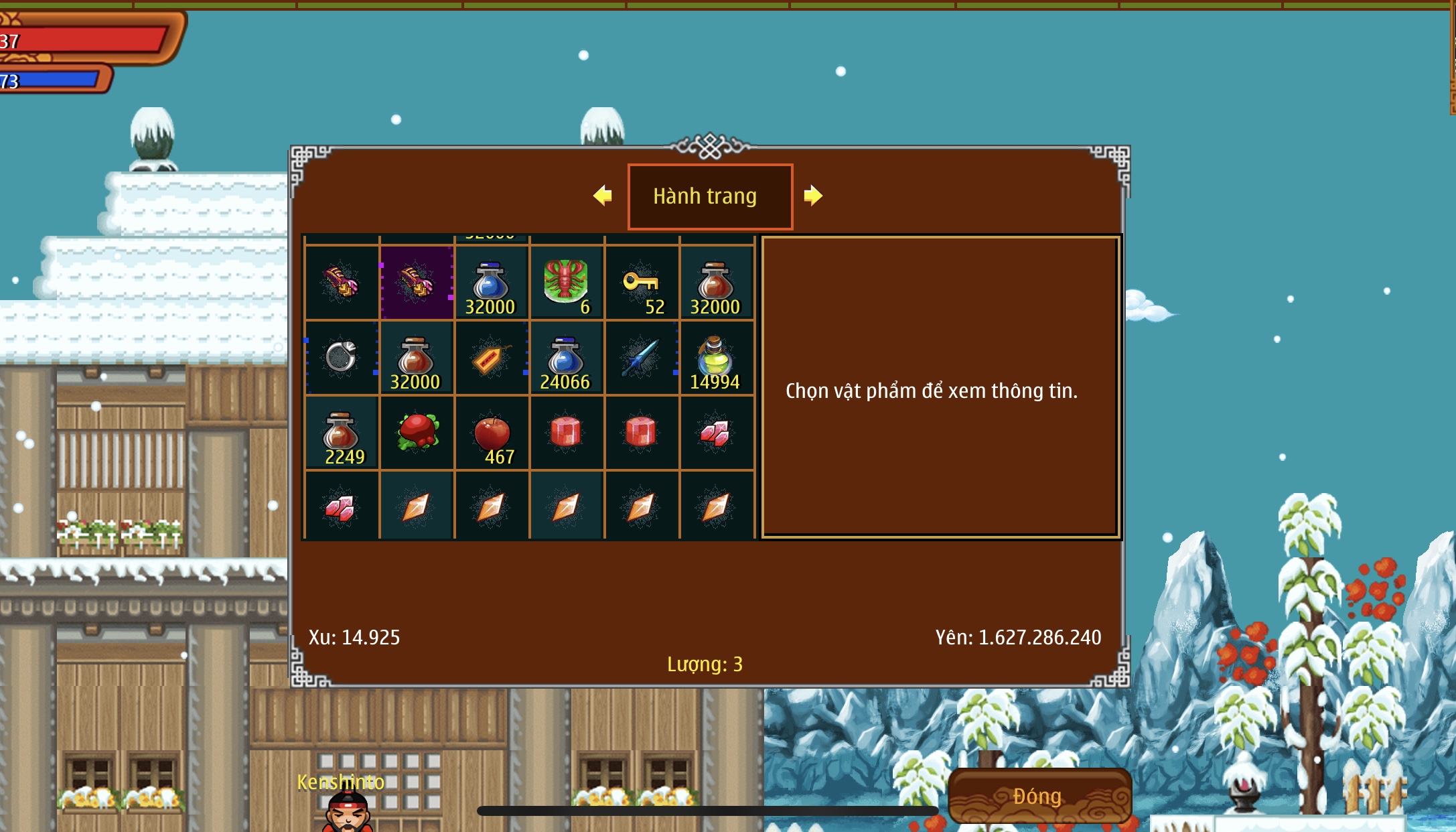Screen dimensions: 1456x832
Task: Select the blue sword item
Action: point(642,358)
